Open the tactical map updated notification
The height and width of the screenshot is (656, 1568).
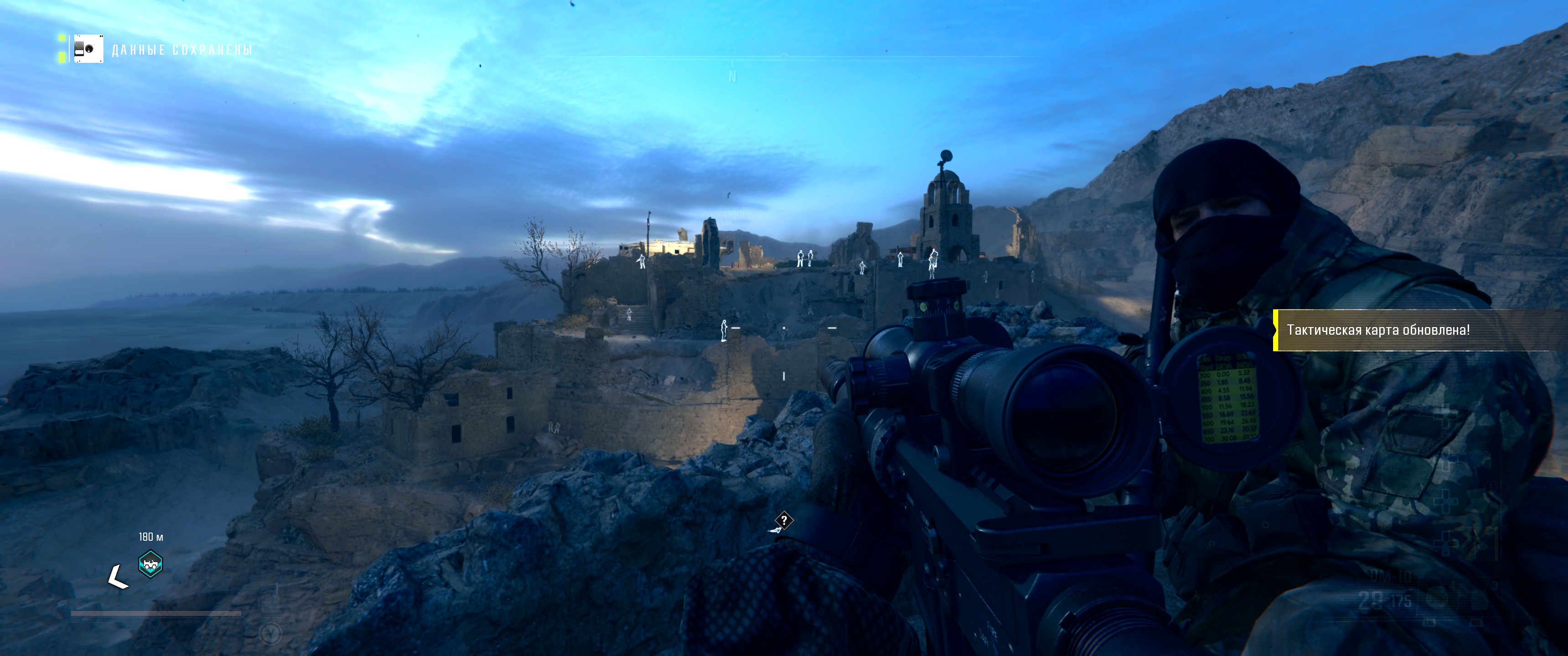coord(1378,330)
